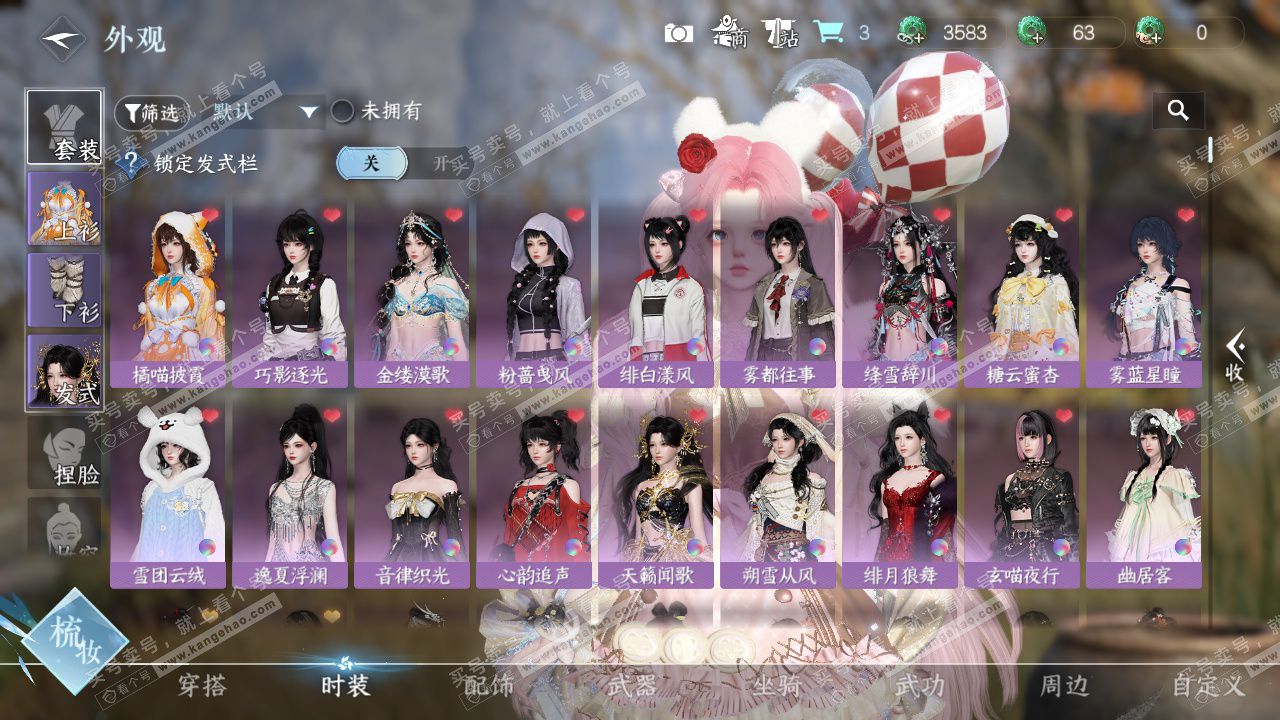Select the 天籁闻歌 outfit card
The height and width of the screenshot is (720, 1280).
656,497
